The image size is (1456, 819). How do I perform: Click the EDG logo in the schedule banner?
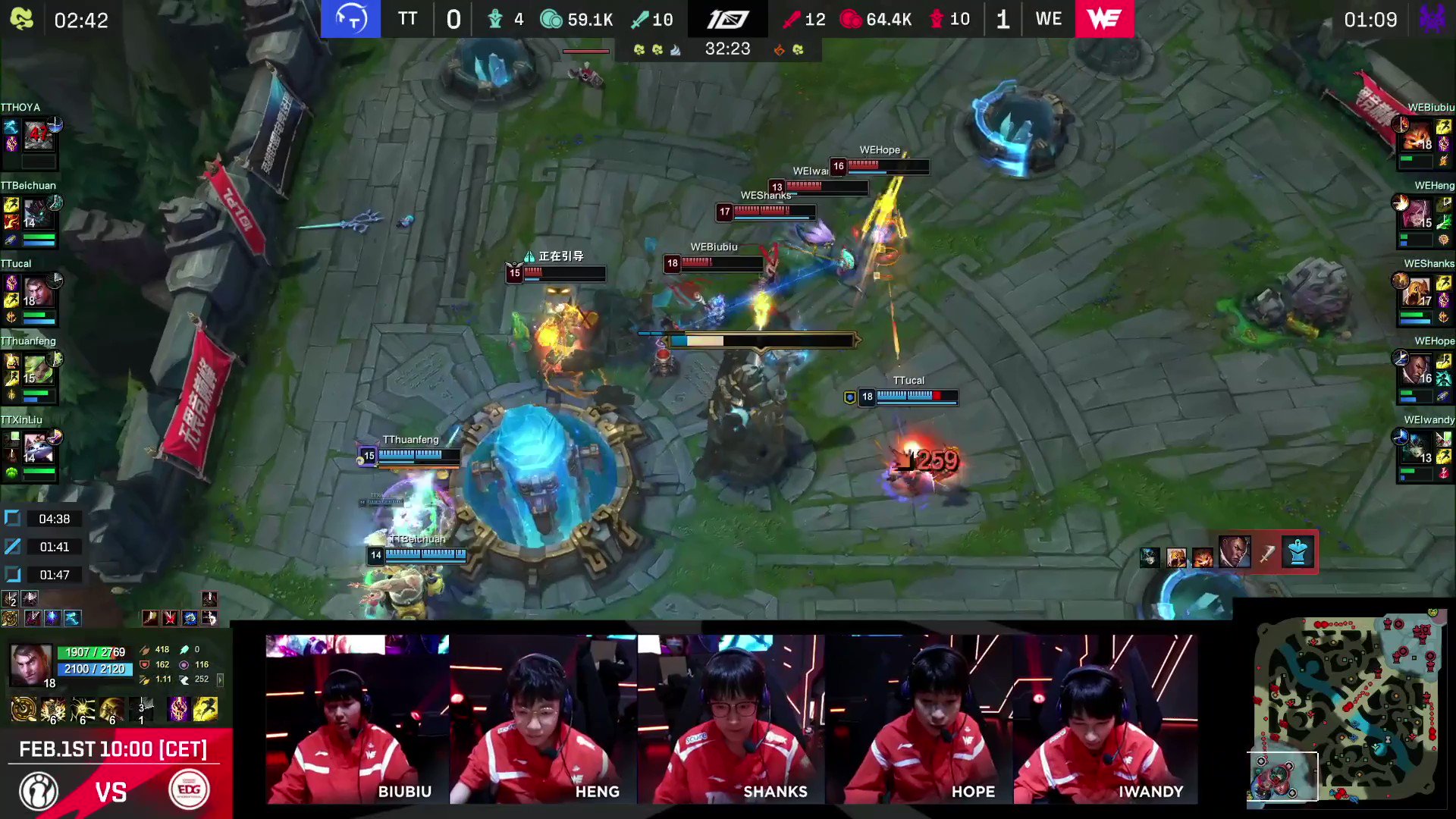pos(189,791)
